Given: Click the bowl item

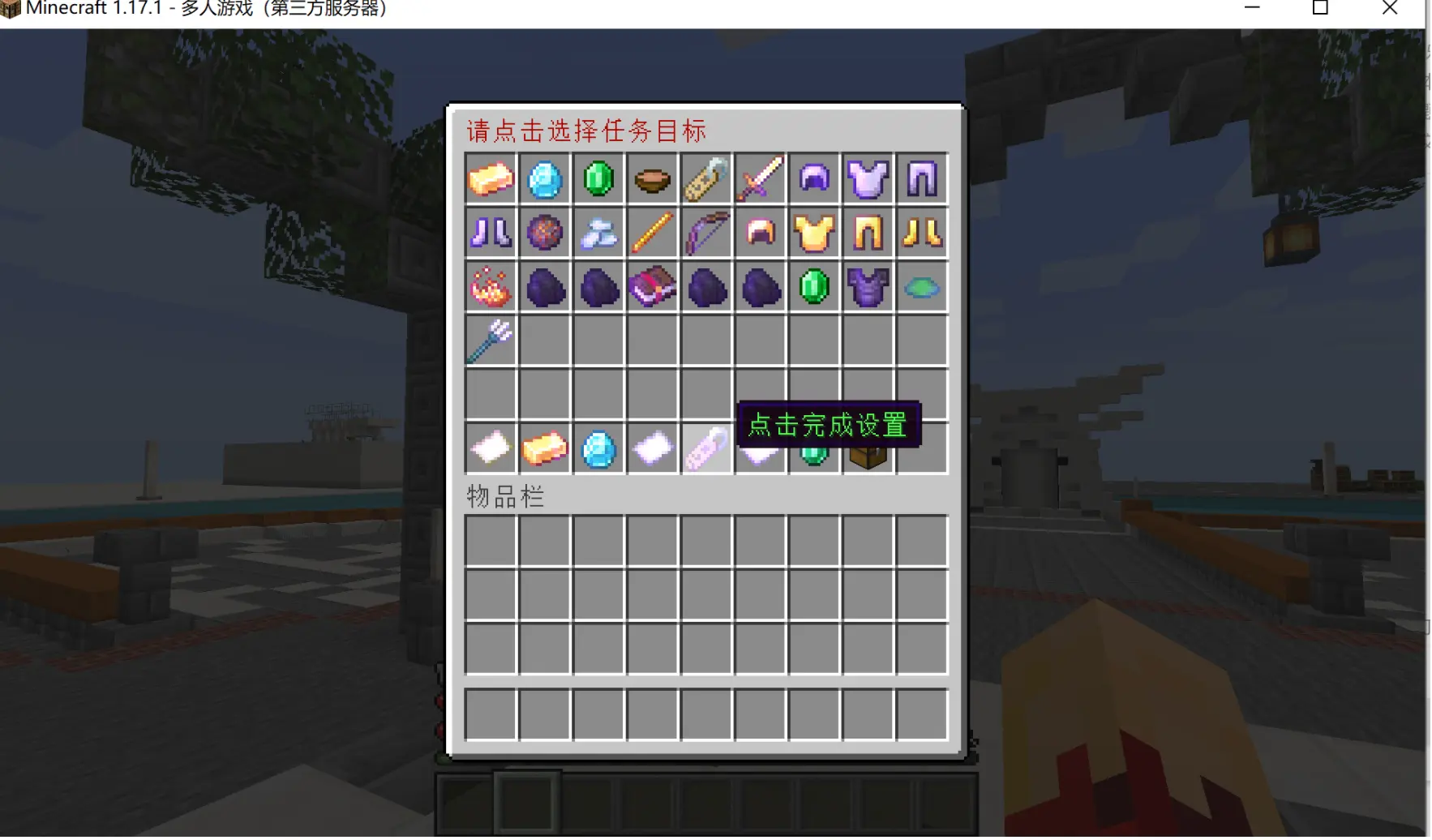Looking at the screenshot, I should (652, 179).
